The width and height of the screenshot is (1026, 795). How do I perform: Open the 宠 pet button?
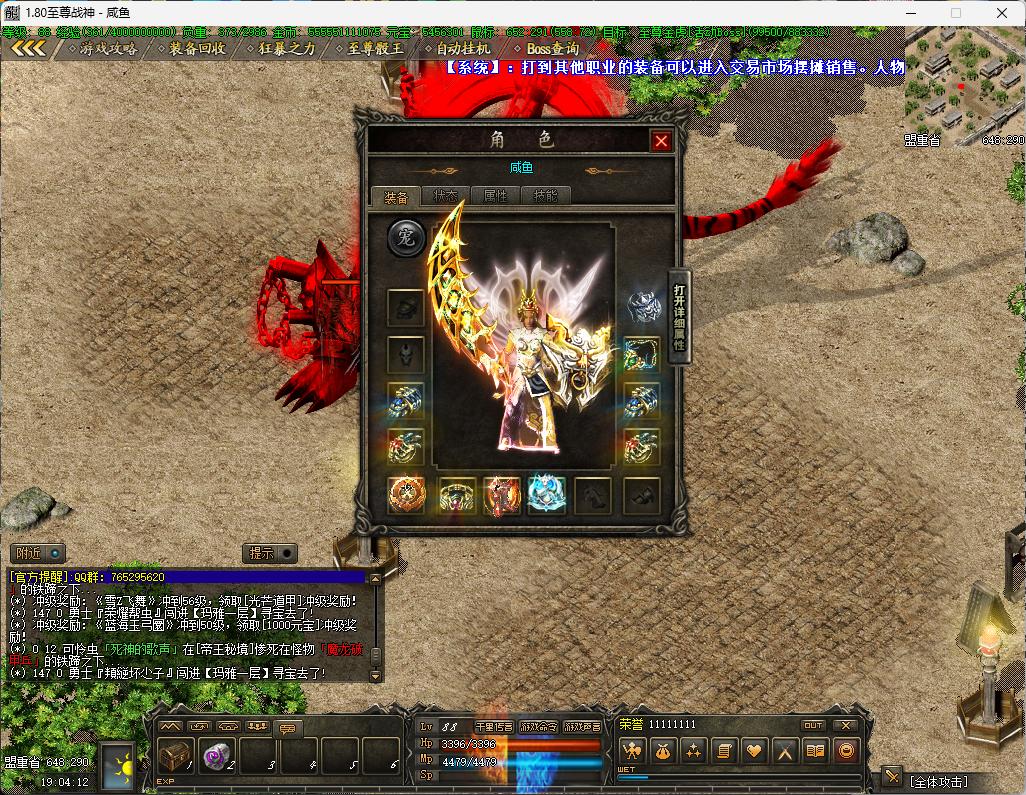click(407, 238)
